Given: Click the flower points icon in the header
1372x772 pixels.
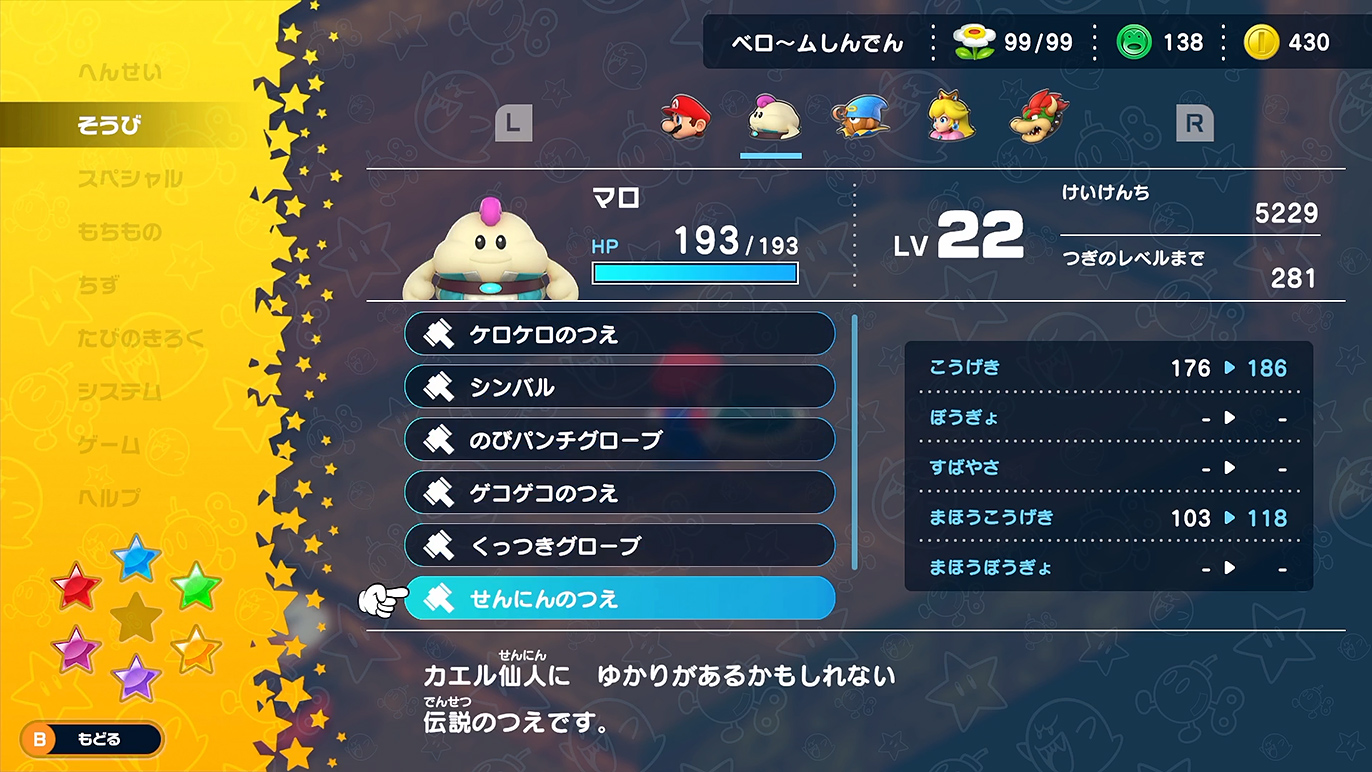Looking at the screenshot, I should pos(975,42).
